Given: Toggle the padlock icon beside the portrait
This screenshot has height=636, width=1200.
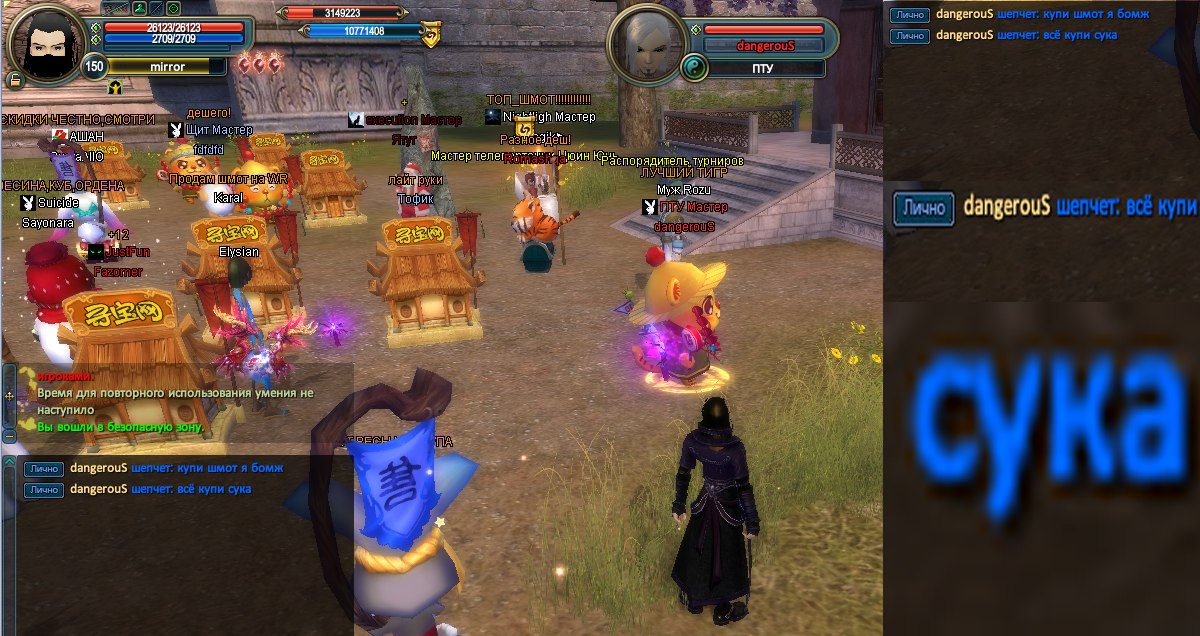Looking at the screenshot, I should click(x=15, y=80).
